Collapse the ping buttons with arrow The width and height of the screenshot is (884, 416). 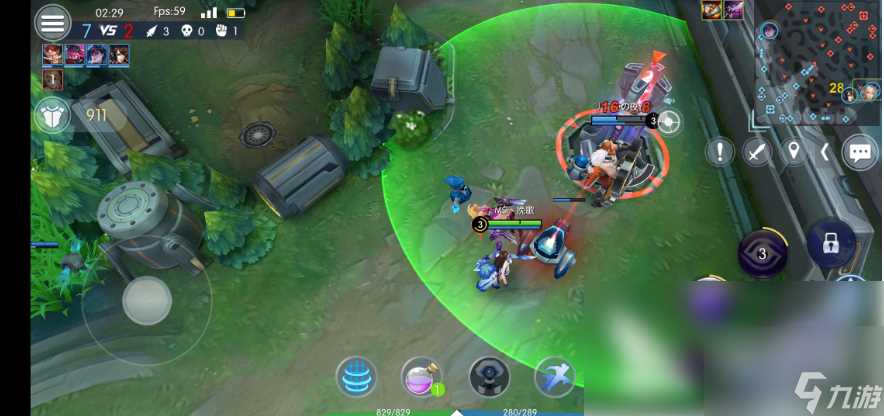[x=825, y=152]
